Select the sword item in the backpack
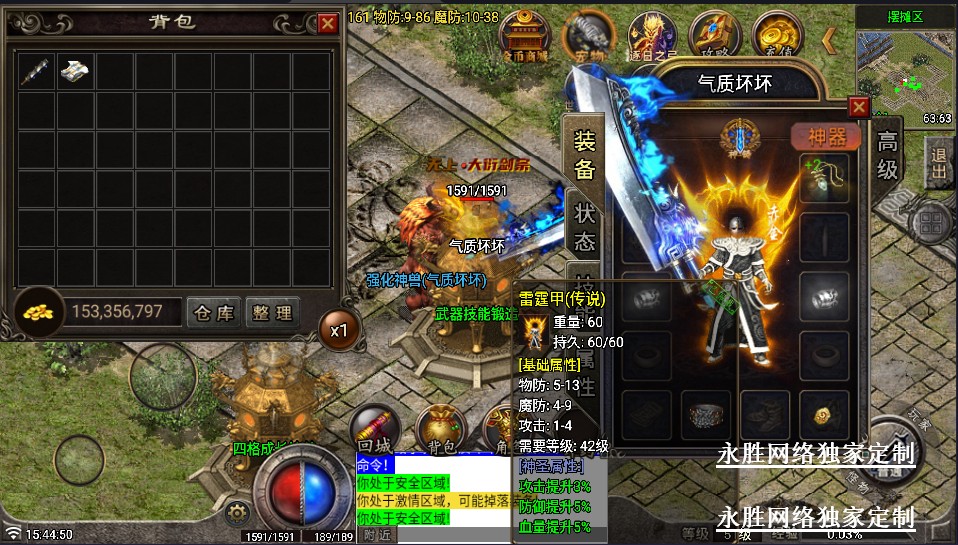Image resolution: width=958 pixels, height=545 pixels. tap(37, 72)
